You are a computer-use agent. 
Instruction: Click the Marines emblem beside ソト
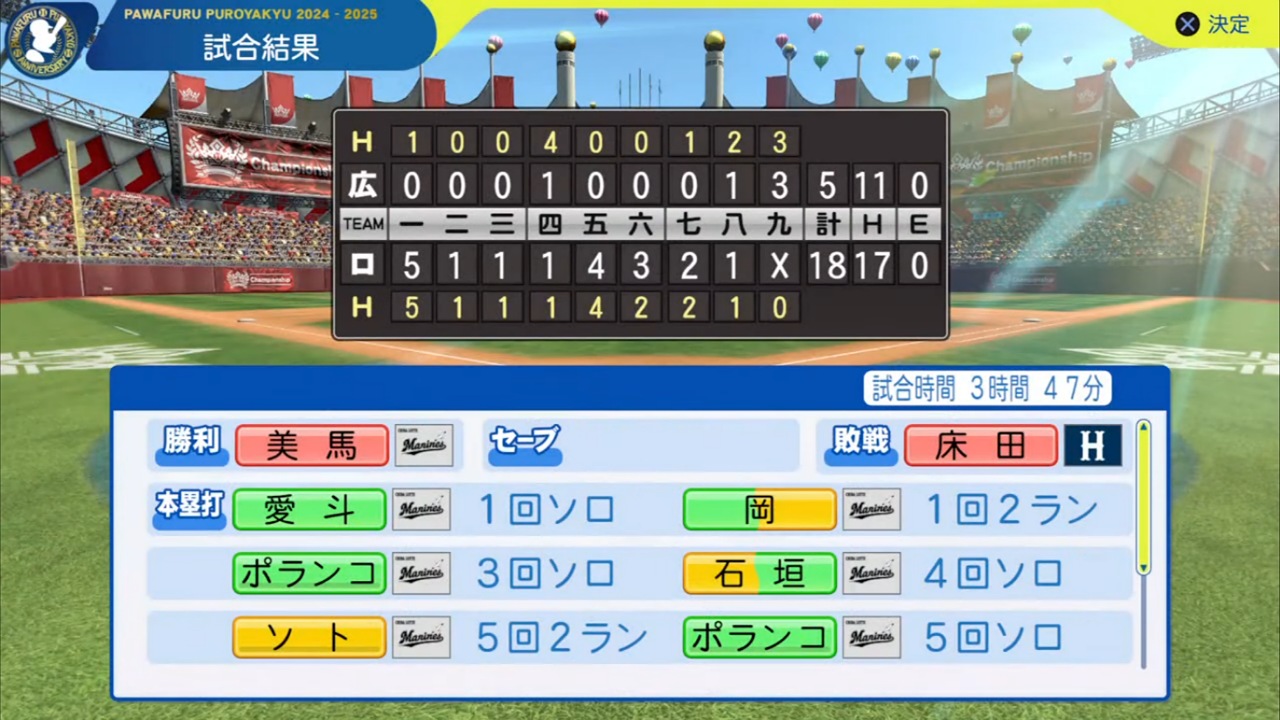pos(422,637)
